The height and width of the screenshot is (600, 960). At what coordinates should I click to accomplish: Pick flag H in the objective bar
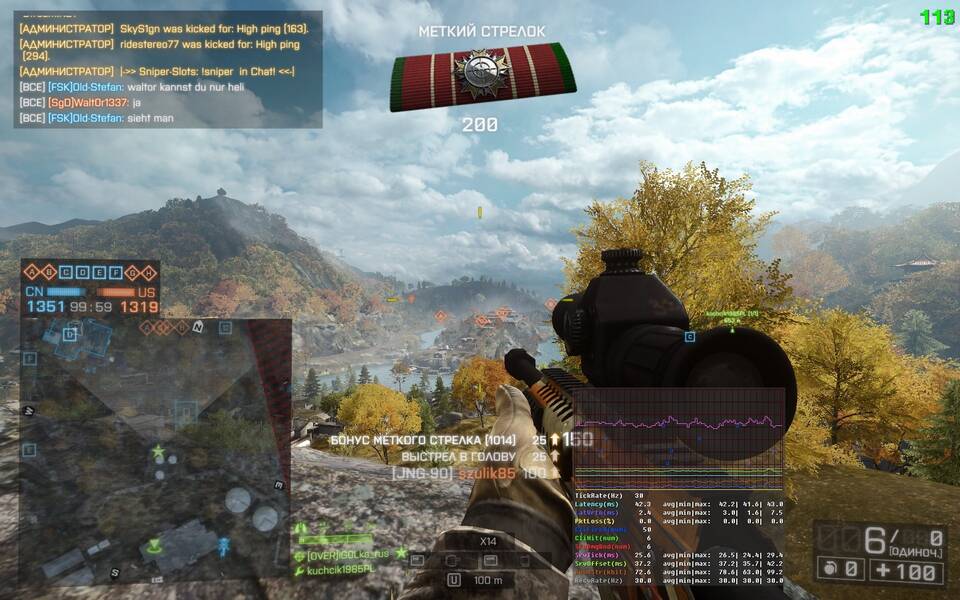[x=149, y=272]
